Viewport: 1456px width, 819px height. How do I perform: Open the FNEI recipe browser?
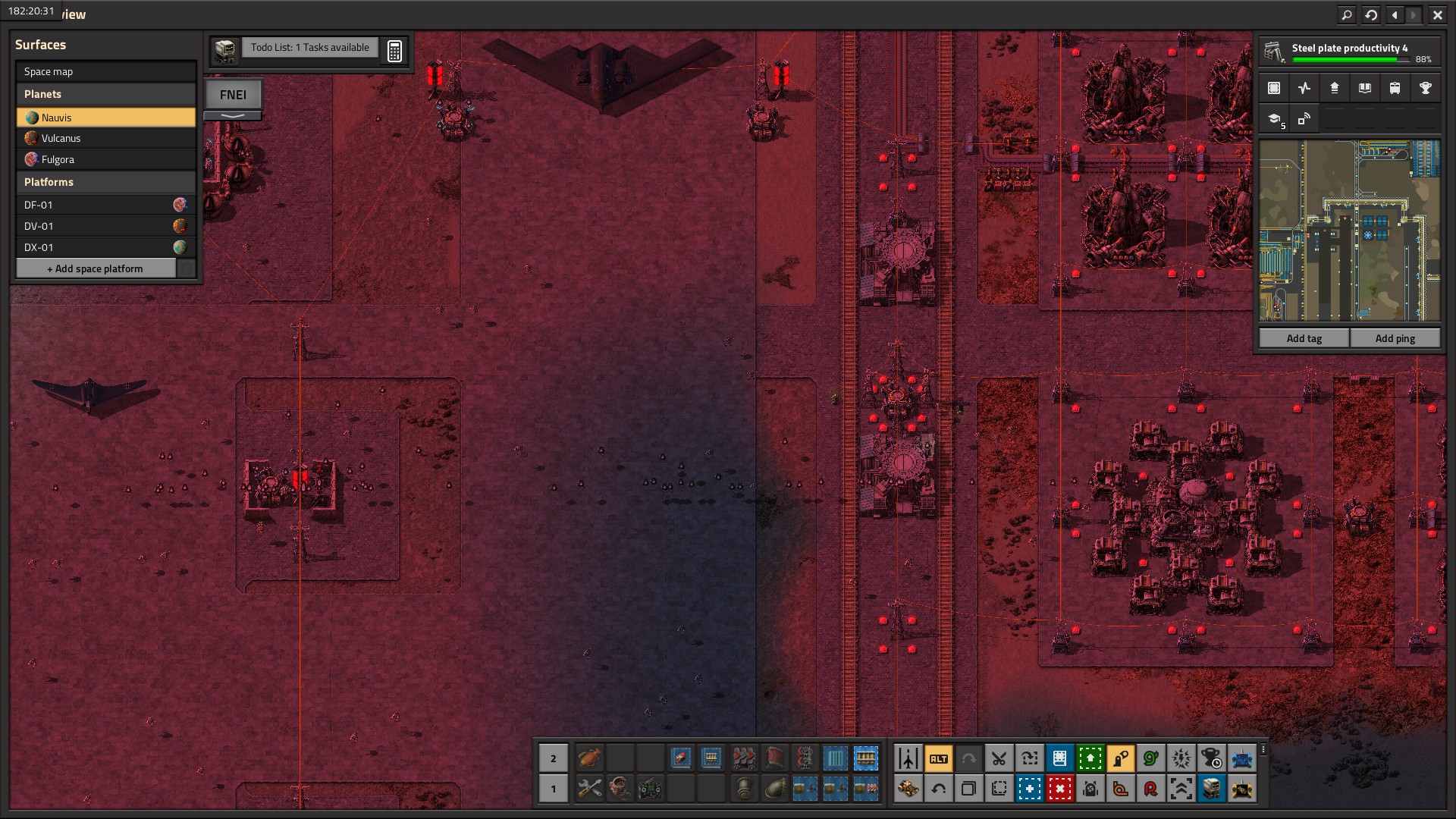click(x=233, y=95)
